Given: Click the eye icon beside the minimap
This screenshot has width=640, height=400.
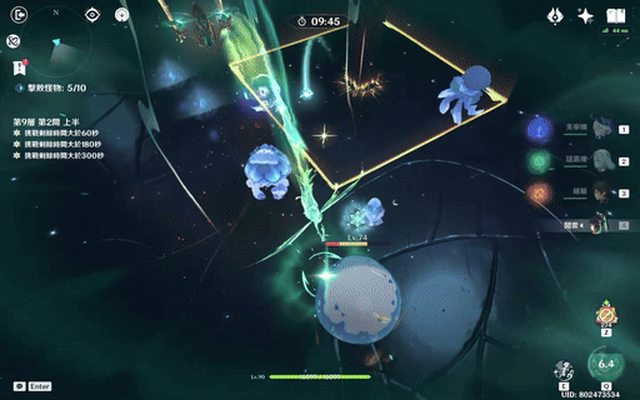Looking at the screenshot, I should coord(92,15).
